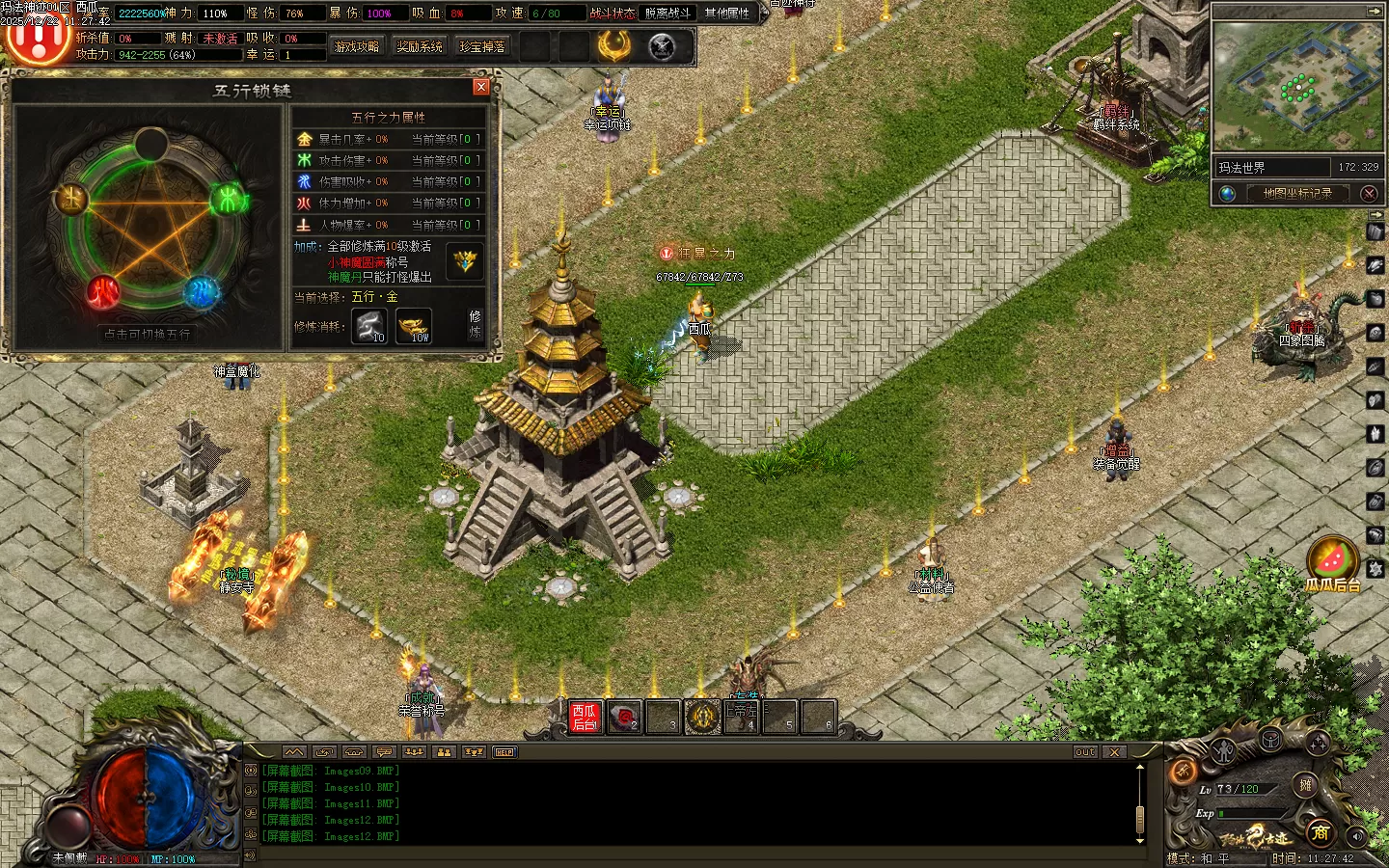Open the 商 shop button
1389x868 pixels.
click(1319, 832)
